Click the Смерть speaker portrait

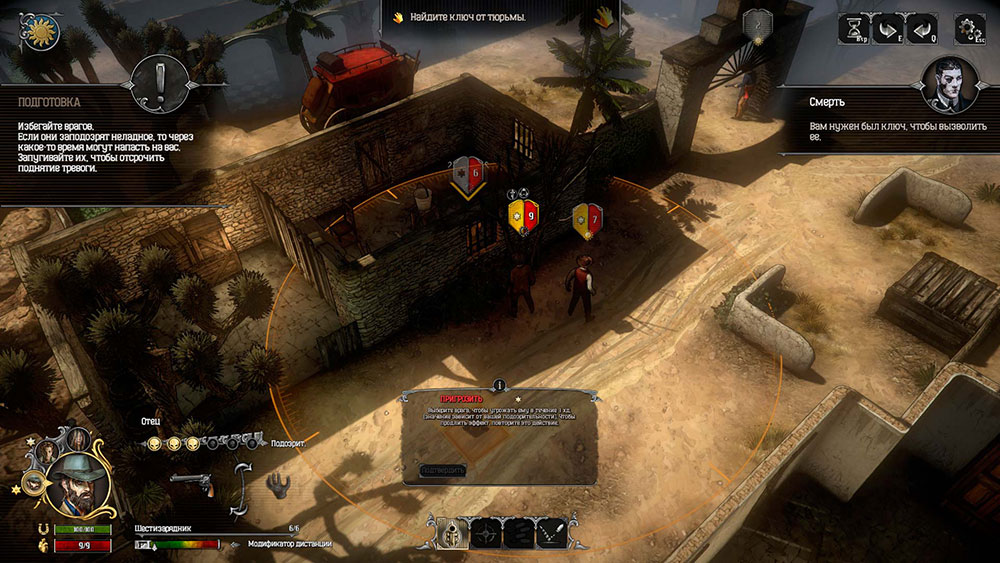point(948,83)
